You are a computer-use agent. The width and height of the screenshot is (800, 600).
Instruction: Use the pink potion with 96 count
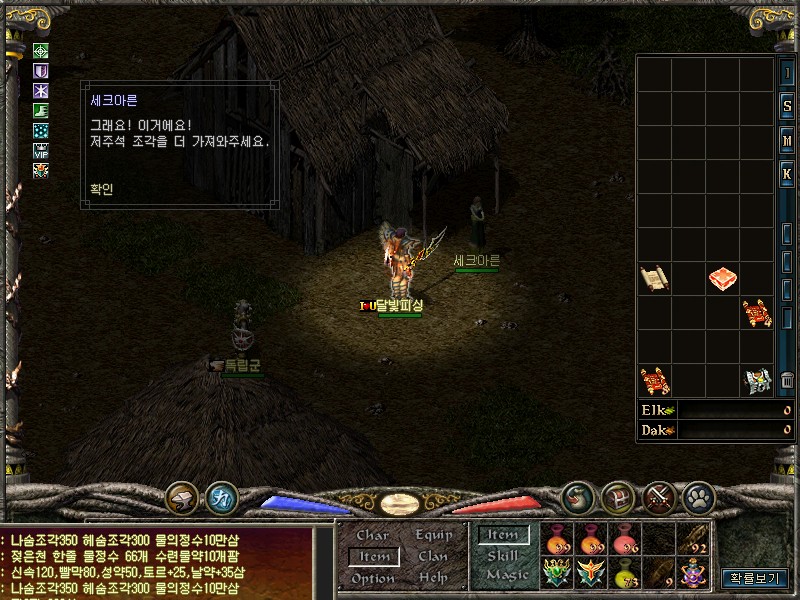click(x=625, y=538)
